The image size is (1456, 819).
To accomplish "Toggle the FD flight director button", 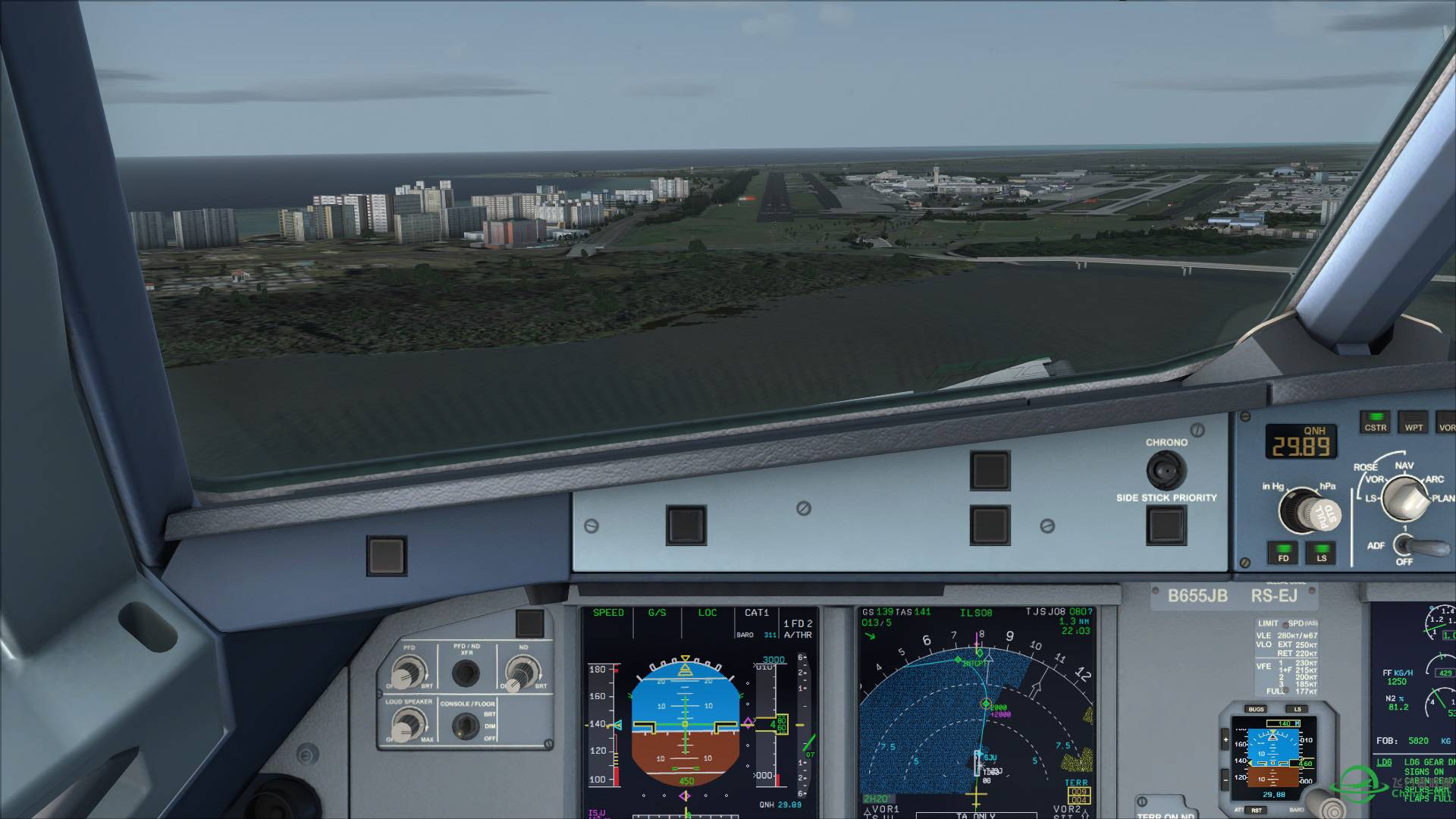I will 1283,552.
